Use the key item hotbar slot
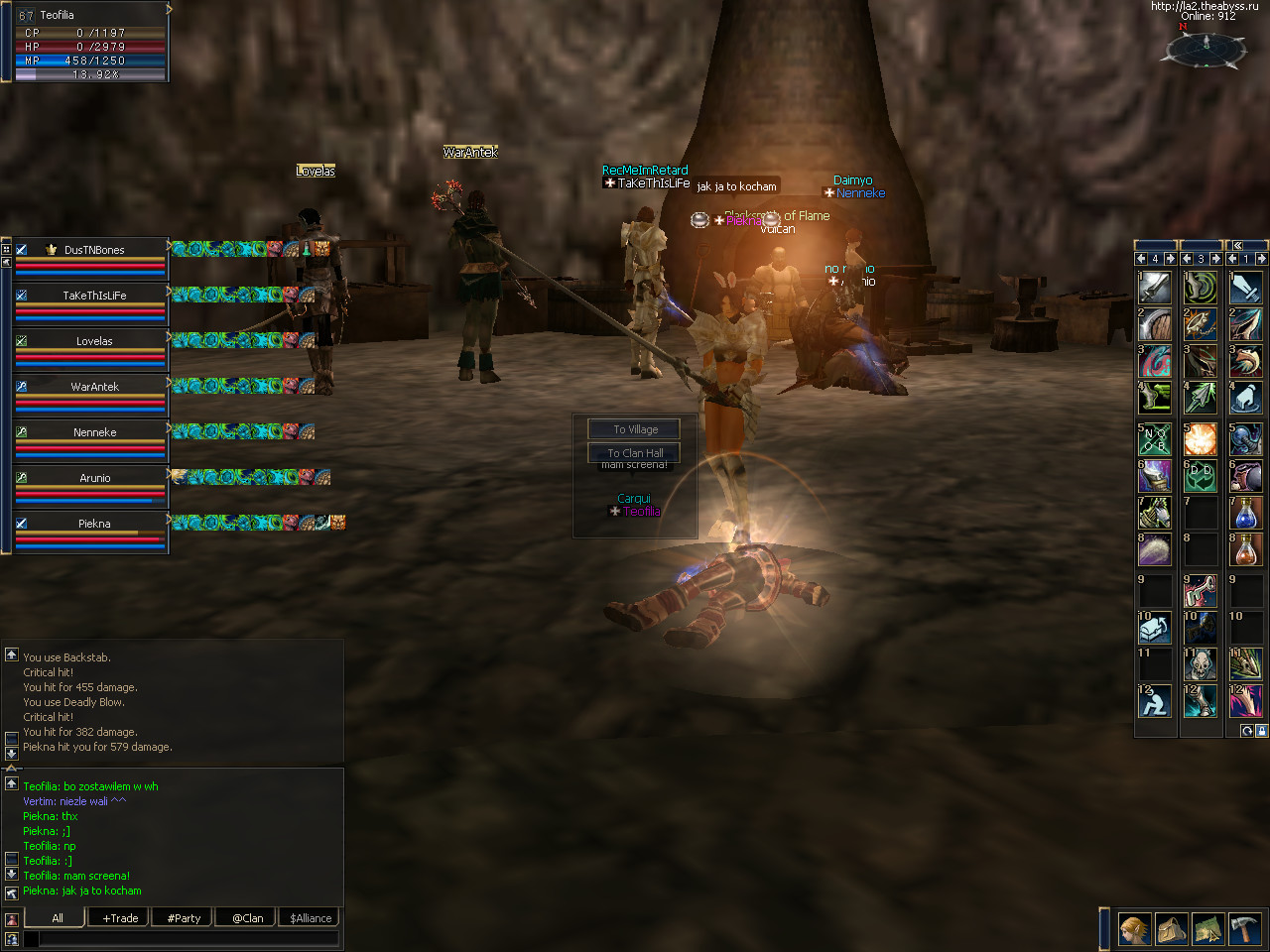Screen dimensions: 1270x952 [1201, 591]
